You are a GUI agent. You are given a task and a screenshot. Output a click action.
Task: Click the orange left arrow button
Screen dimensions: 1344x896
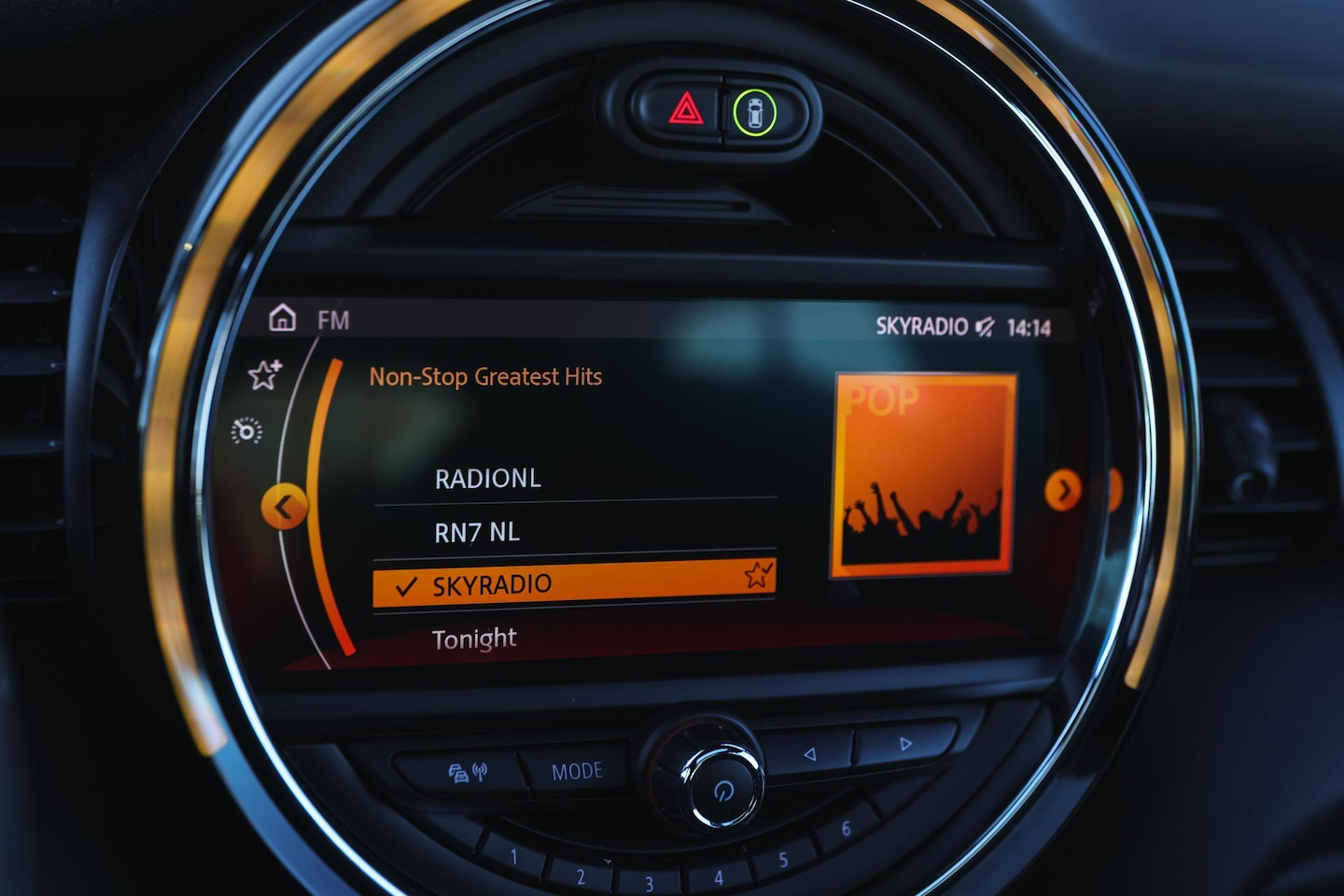coord(285,508)
